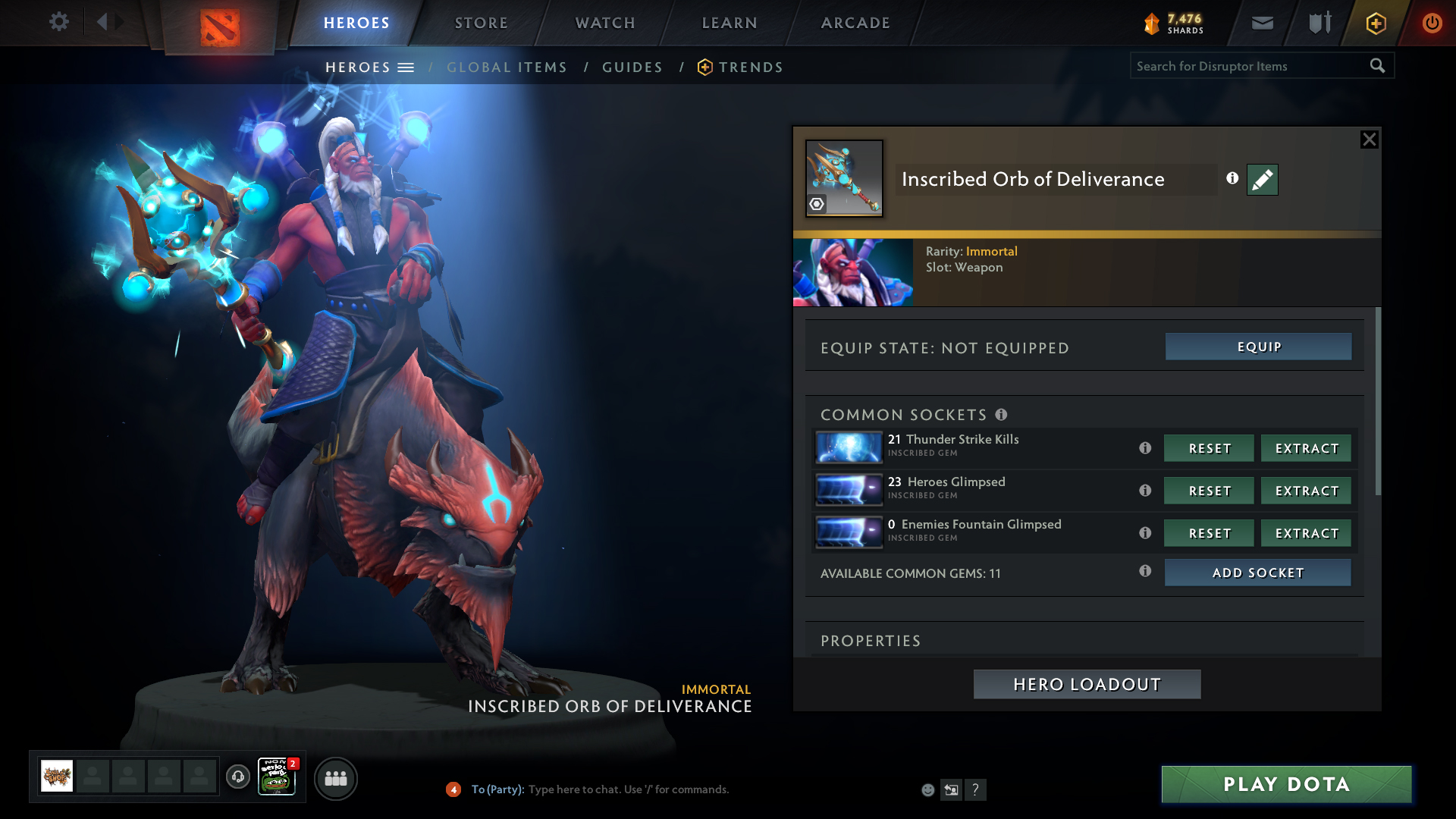
Task: Open the Guides submenu
Action: click(632, 67)
